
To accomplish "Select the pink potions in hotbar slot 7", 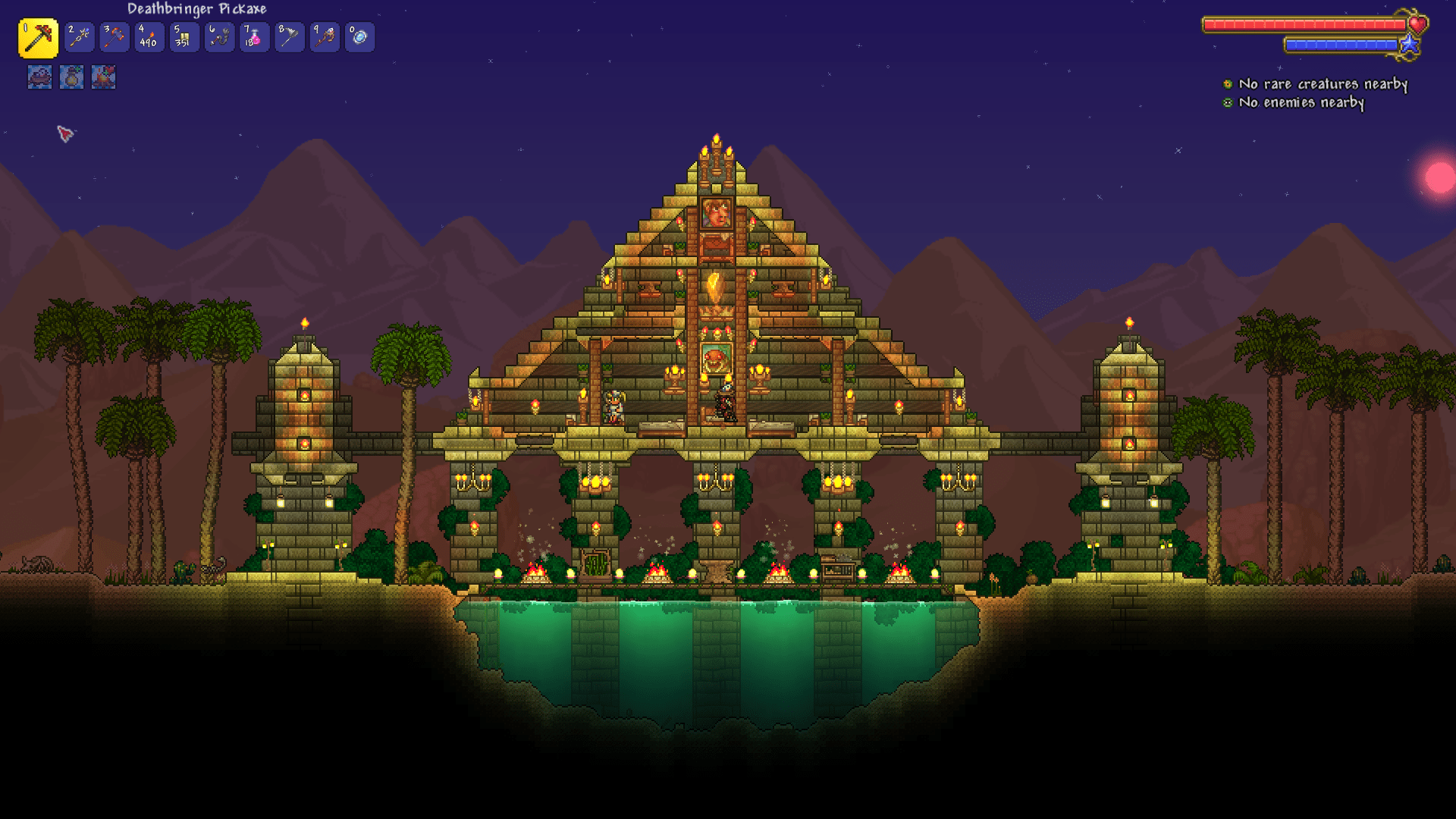I will coord(253,36).
